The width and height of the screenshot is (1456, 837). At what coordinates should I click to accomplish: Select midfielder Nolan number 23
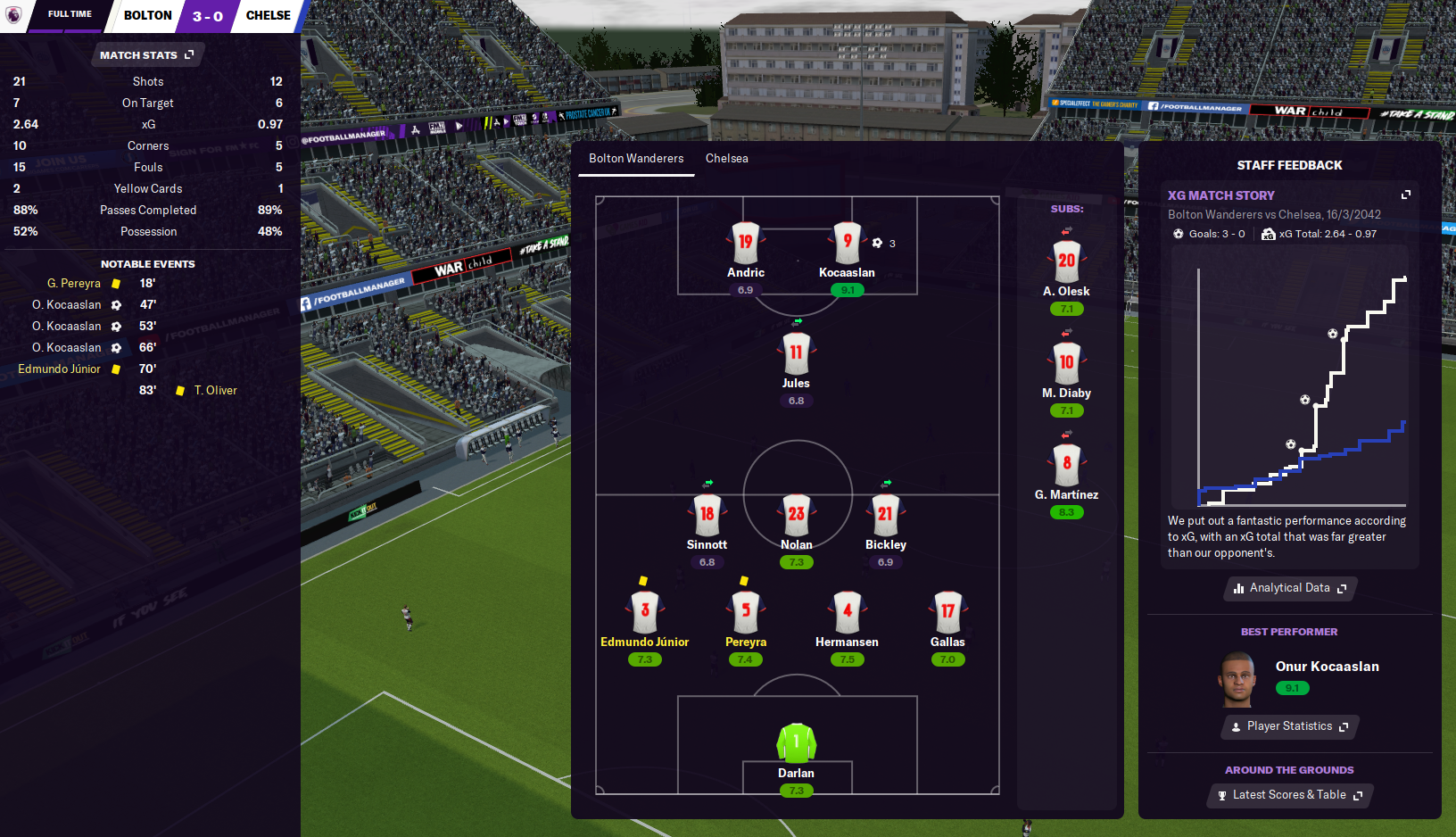pyautogui.click(x=796, y=516)
